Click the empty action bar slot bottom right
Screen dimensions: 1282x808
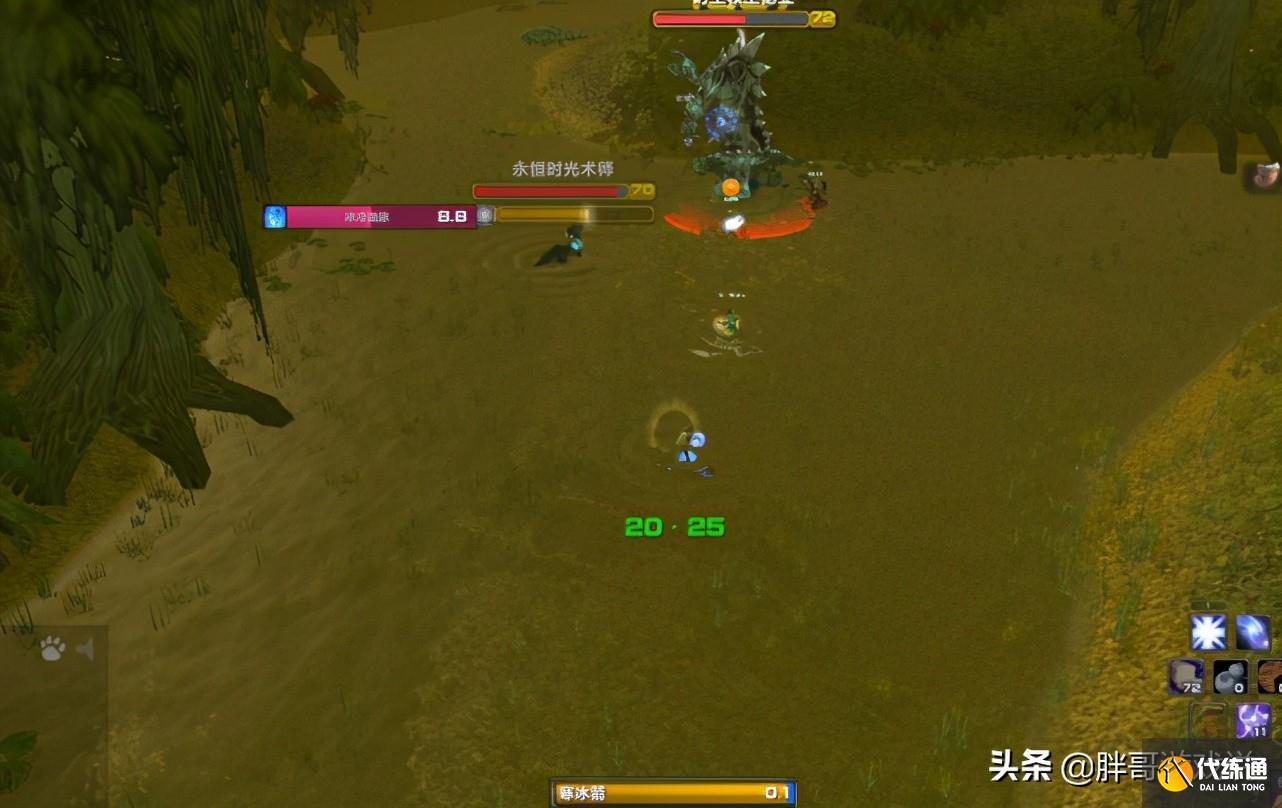(1209, 719)
